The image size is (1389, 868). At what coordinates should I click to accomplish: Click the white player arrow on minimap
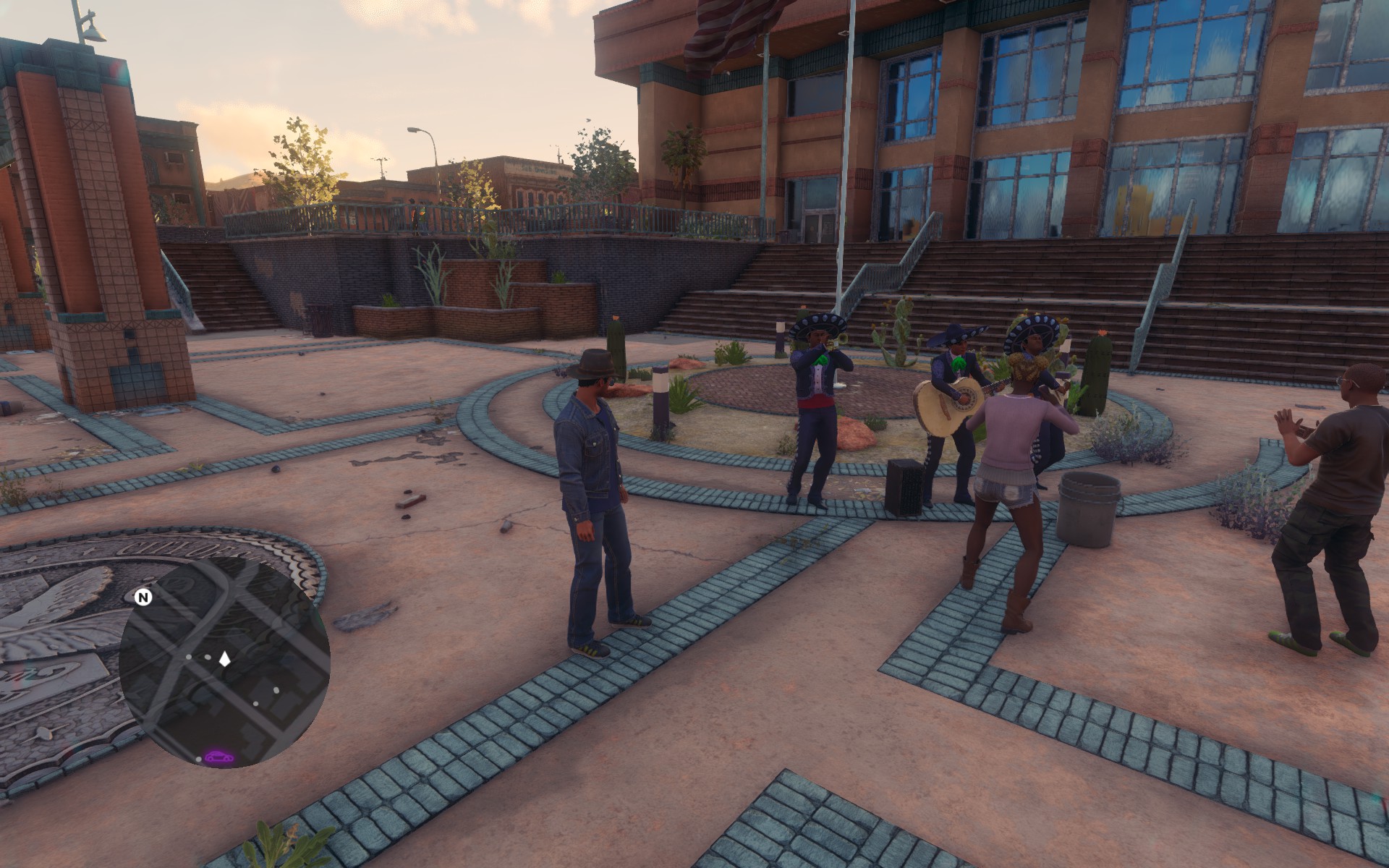tap(225, 658)
